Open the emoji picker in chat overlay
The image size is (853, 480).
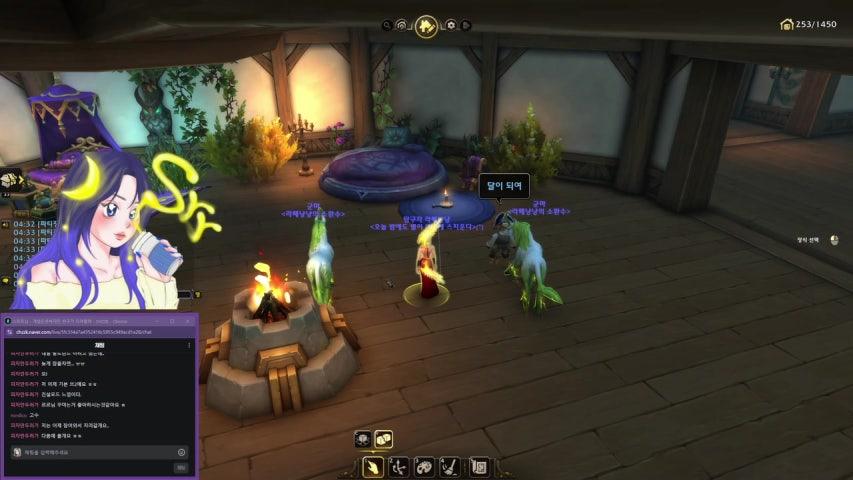click(181, 452)
